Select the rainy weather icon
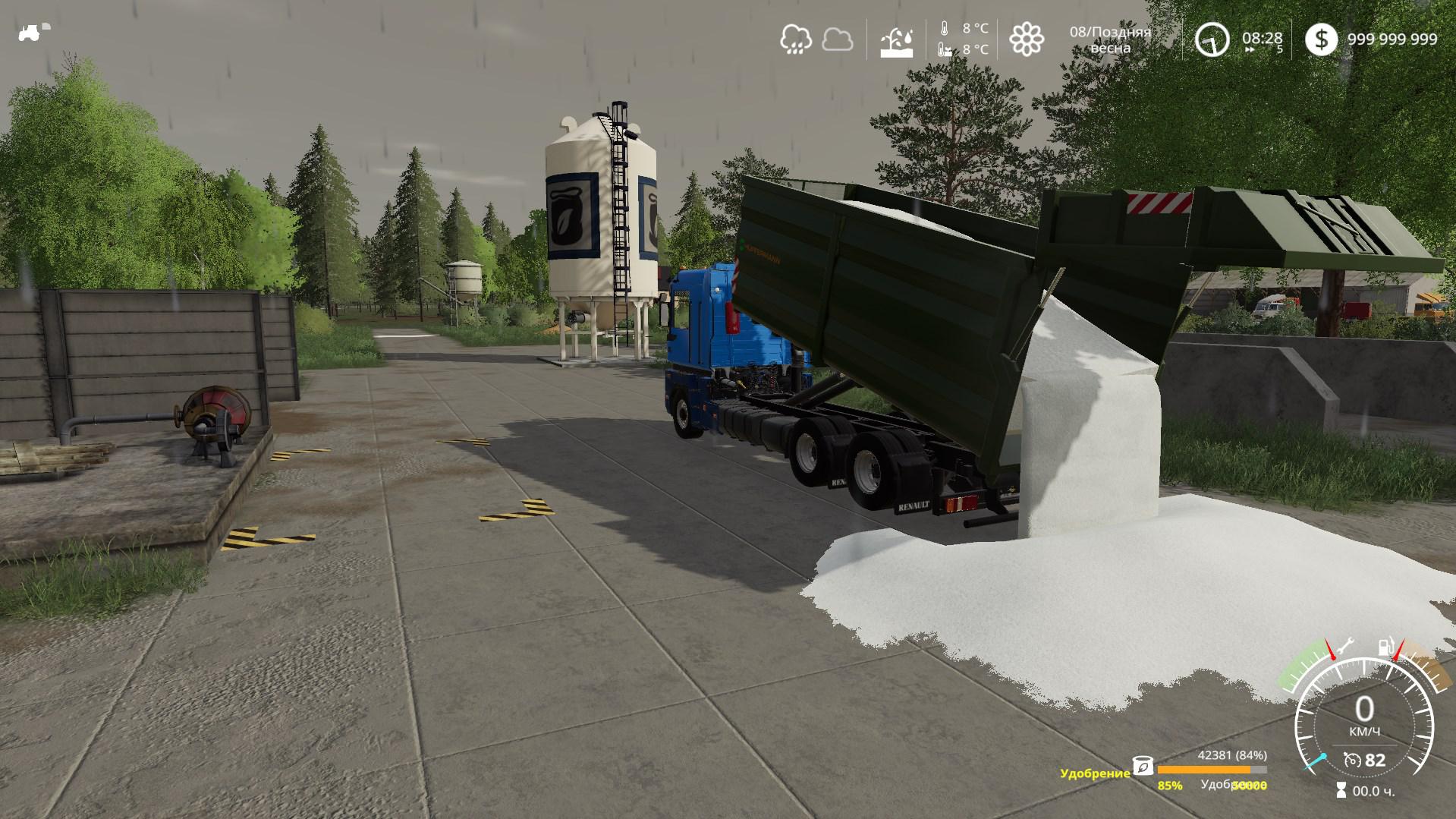Image resolution: width=1456 pixels, height=819 pixels. tap(796, 39)
